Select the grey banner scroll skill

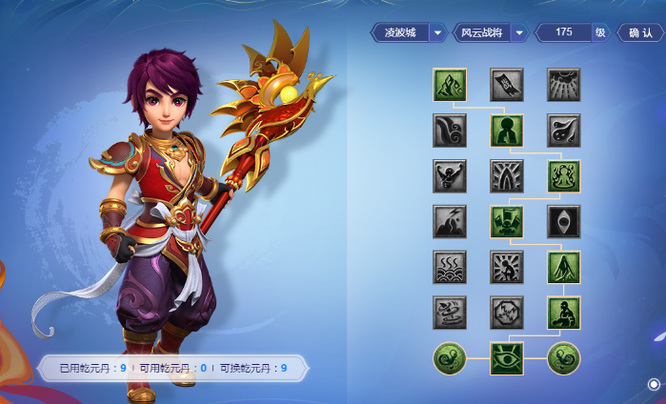pos(506,85)
